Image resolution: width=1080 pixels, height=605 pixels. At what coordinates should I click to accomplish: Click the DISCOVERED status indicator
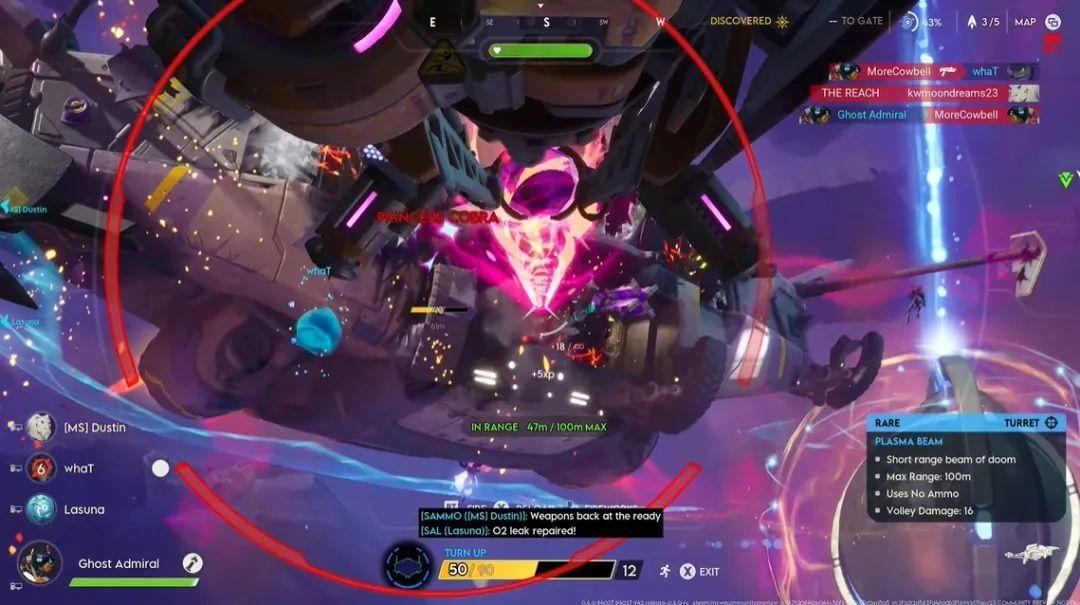tap(749, 21)
